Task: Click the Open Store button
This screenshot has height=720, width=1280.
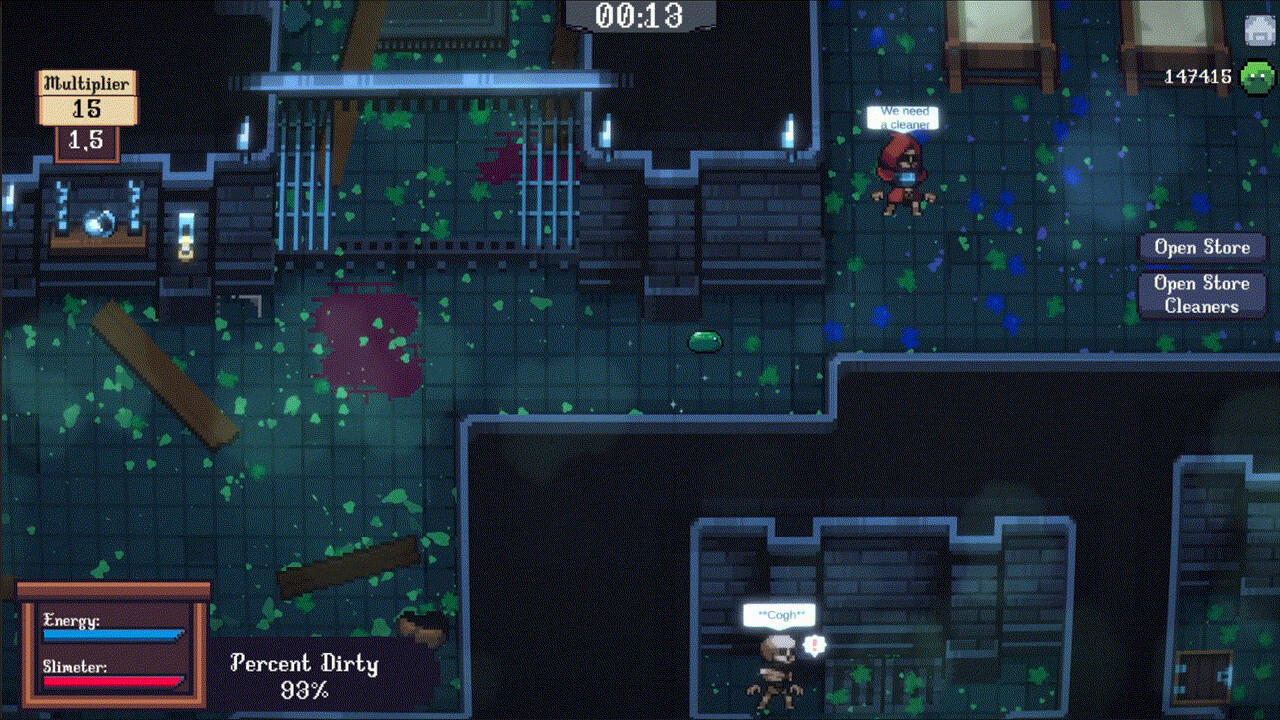Action: click(x=1202, y=247)
